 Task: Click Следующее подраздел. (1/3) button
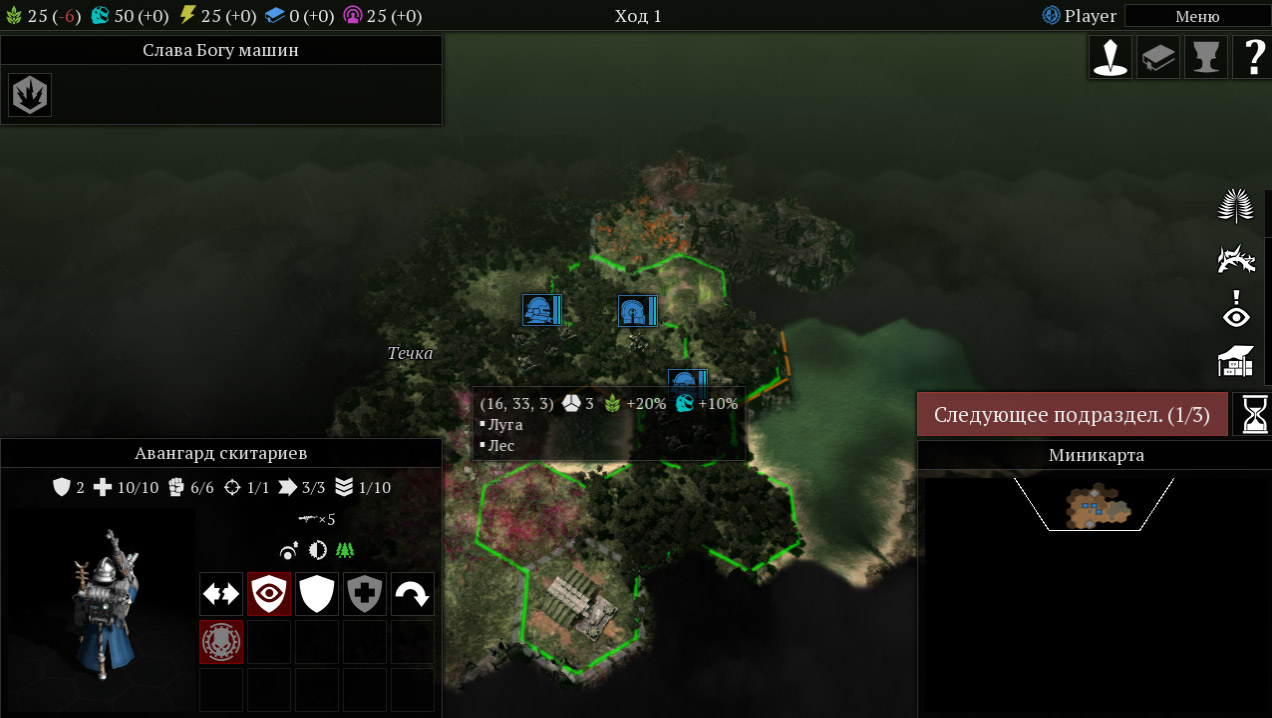tap(1072, 415)
